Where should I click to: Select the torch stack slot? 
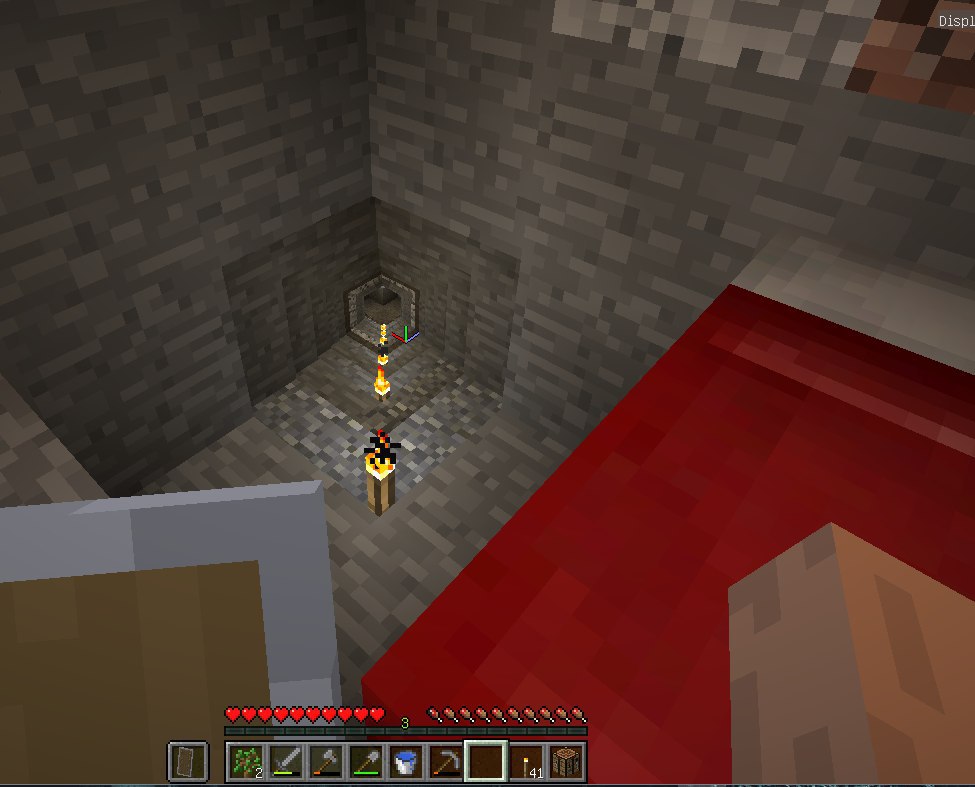click(526, 762)
